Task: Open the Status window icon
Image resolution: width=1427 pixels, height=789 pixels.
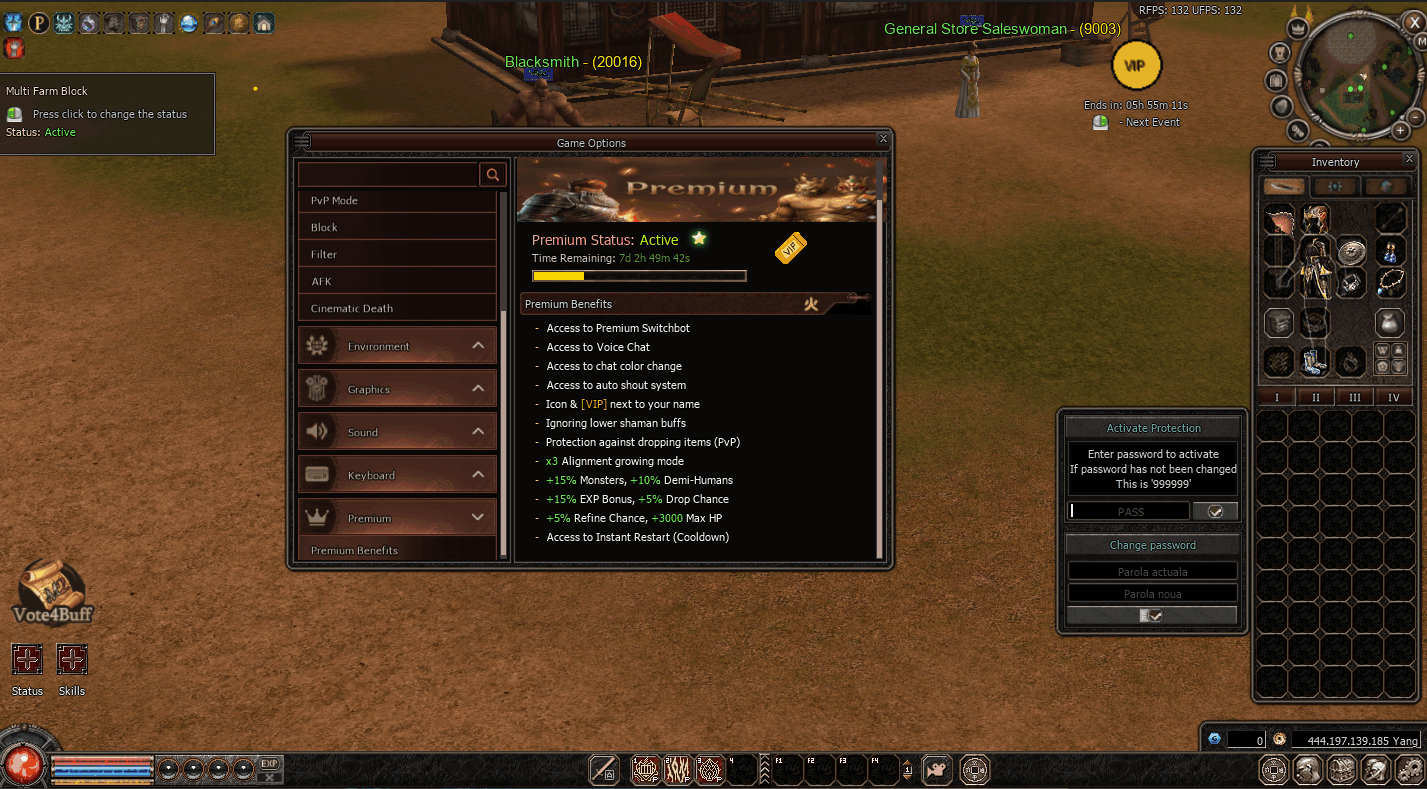Action: [27, 658]
